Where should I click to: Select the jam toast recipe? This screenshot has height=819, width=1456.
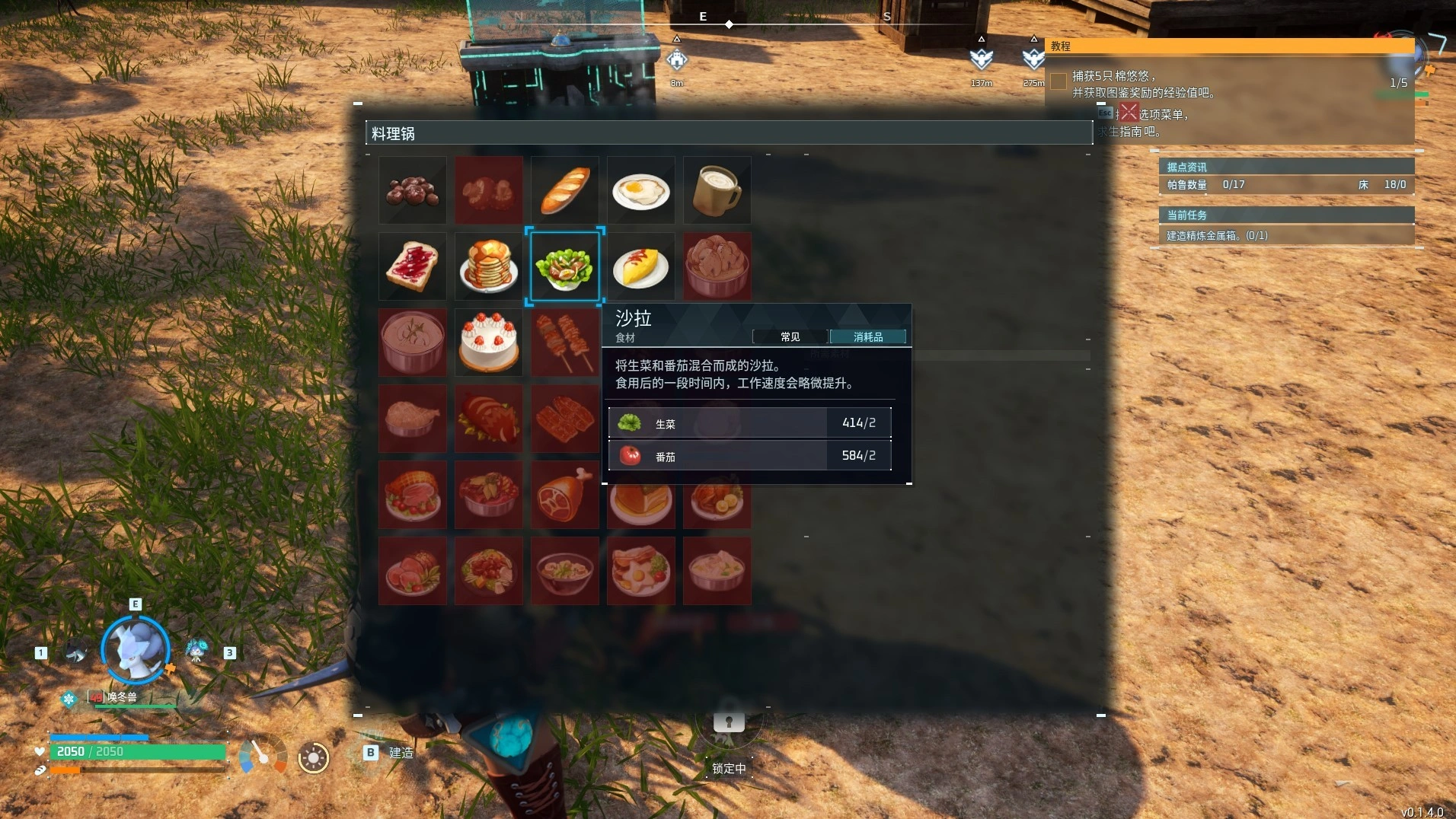click(412, 266)
